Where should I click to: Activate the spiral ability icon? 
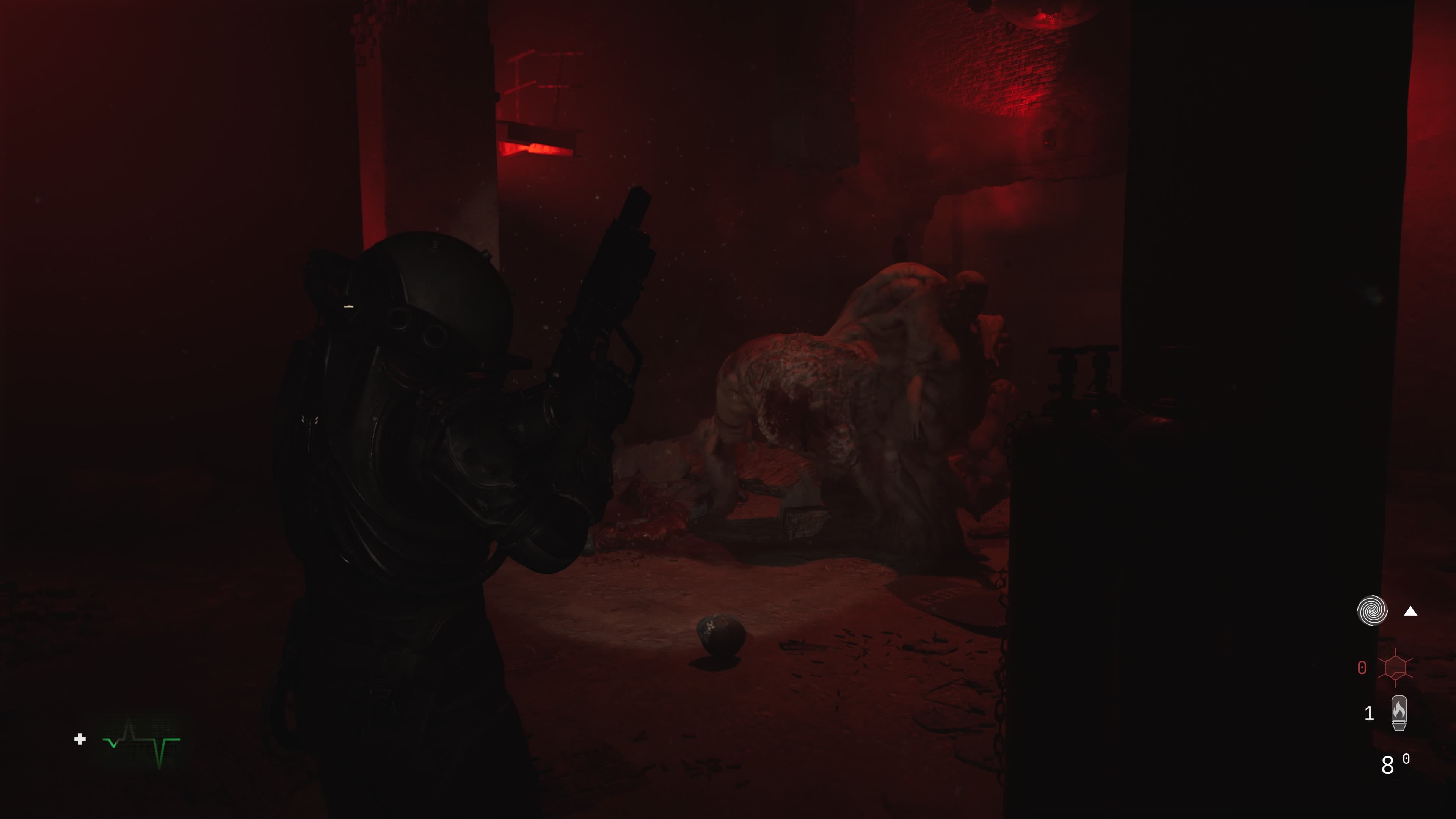(1372, 611)
